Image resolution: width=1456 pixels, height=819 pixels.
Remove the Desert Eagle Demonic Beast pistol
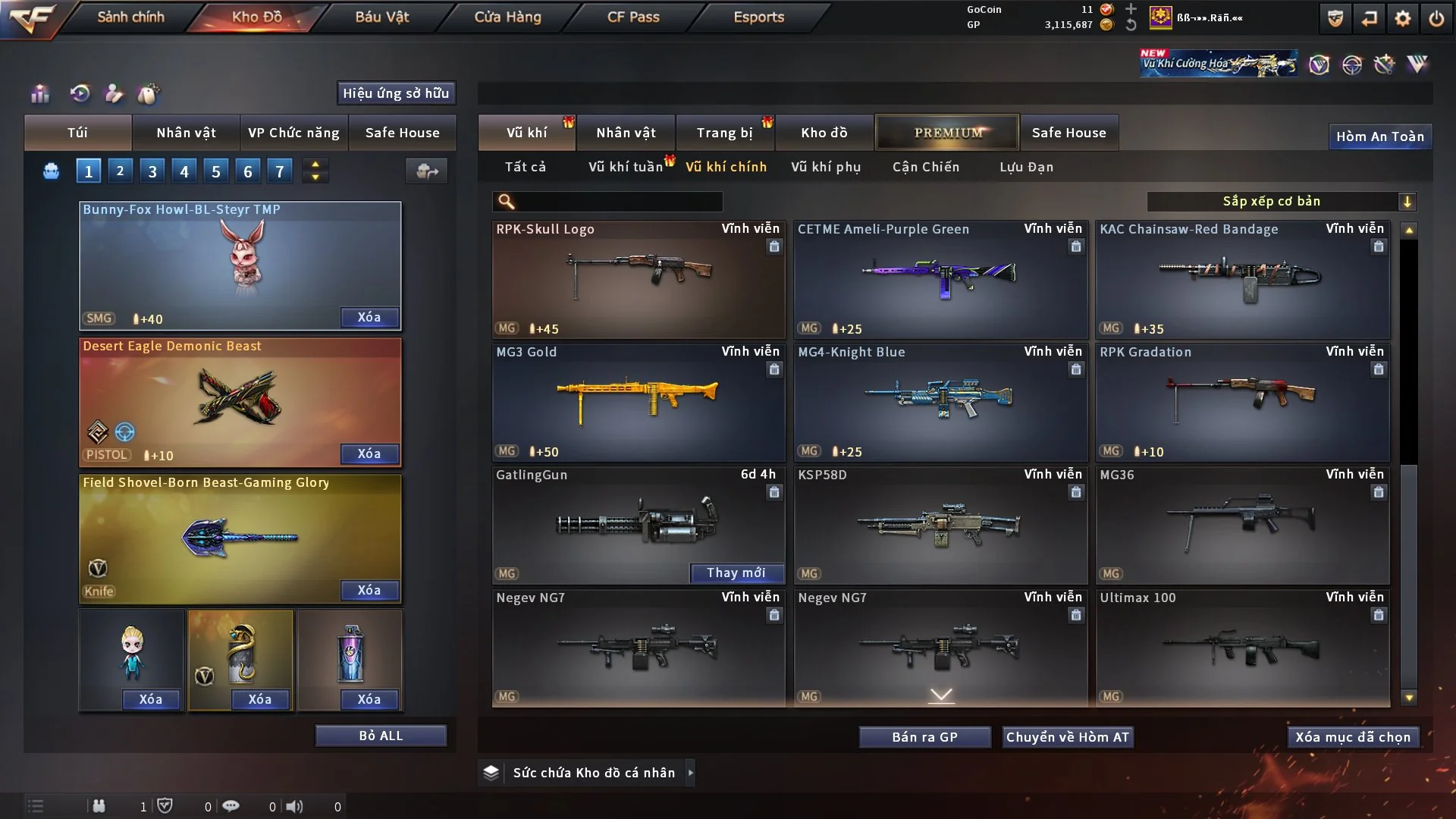369,453
